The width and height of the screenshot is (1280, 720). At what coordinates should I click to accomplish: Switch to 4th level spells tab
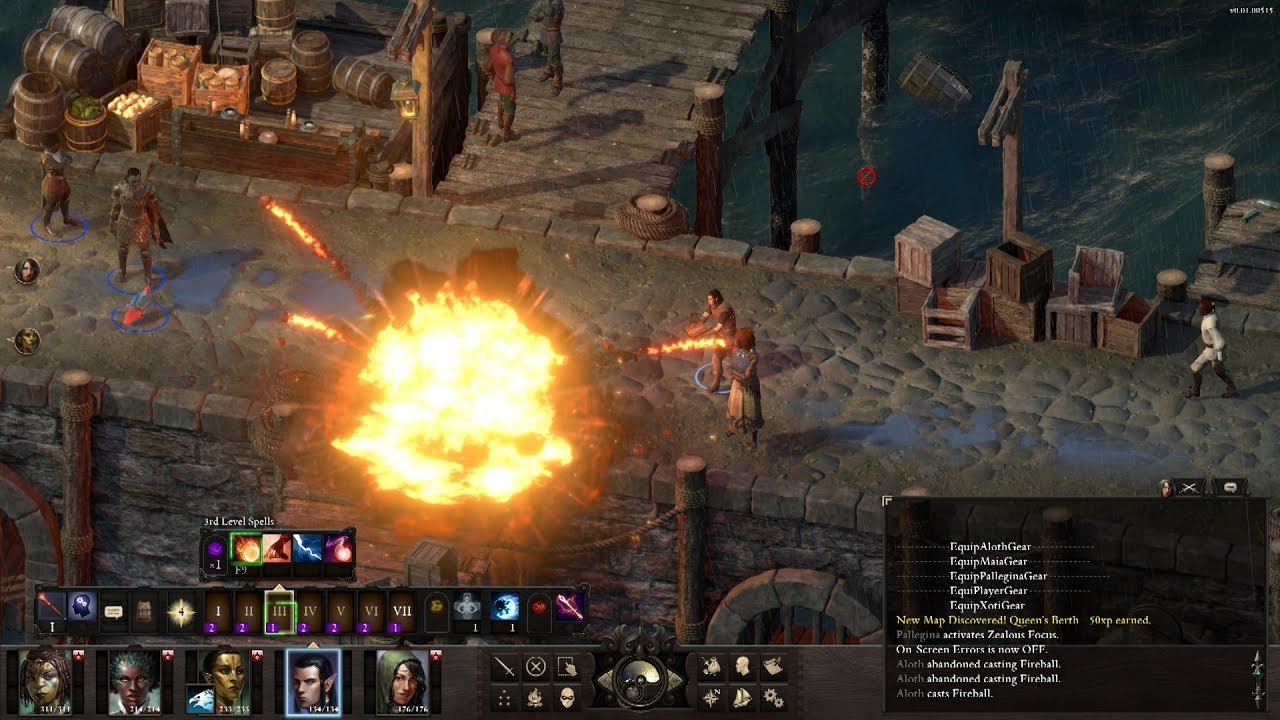308,610
